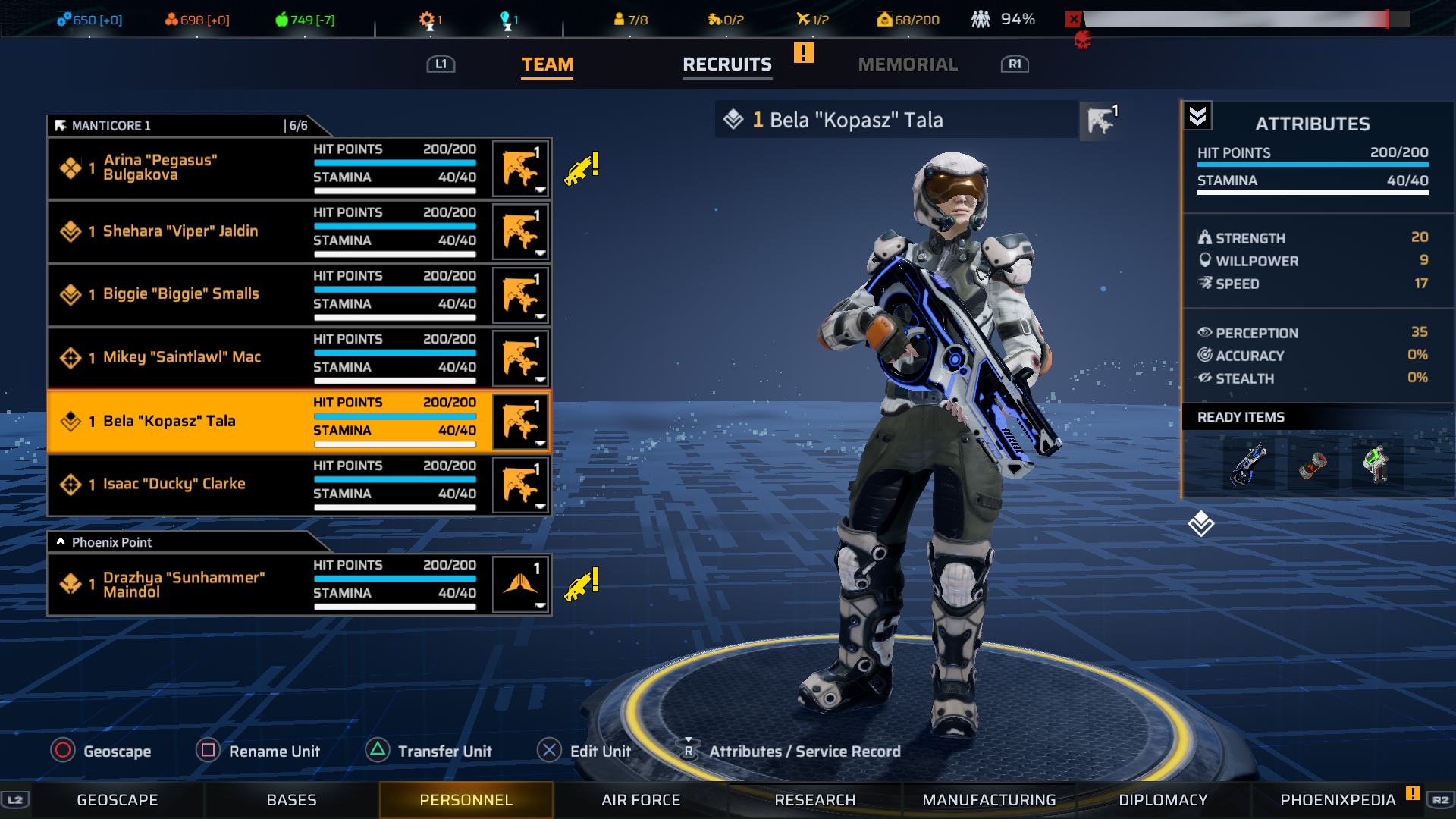
Task: Switch to the Recruits tab
Action: click(x=726, y=64)
